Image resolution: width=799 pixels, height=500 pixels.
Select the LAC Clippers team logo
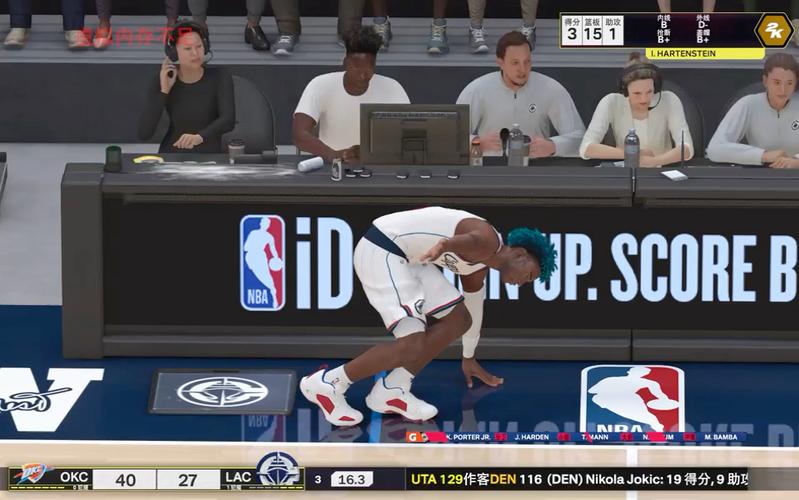[277, 469]
